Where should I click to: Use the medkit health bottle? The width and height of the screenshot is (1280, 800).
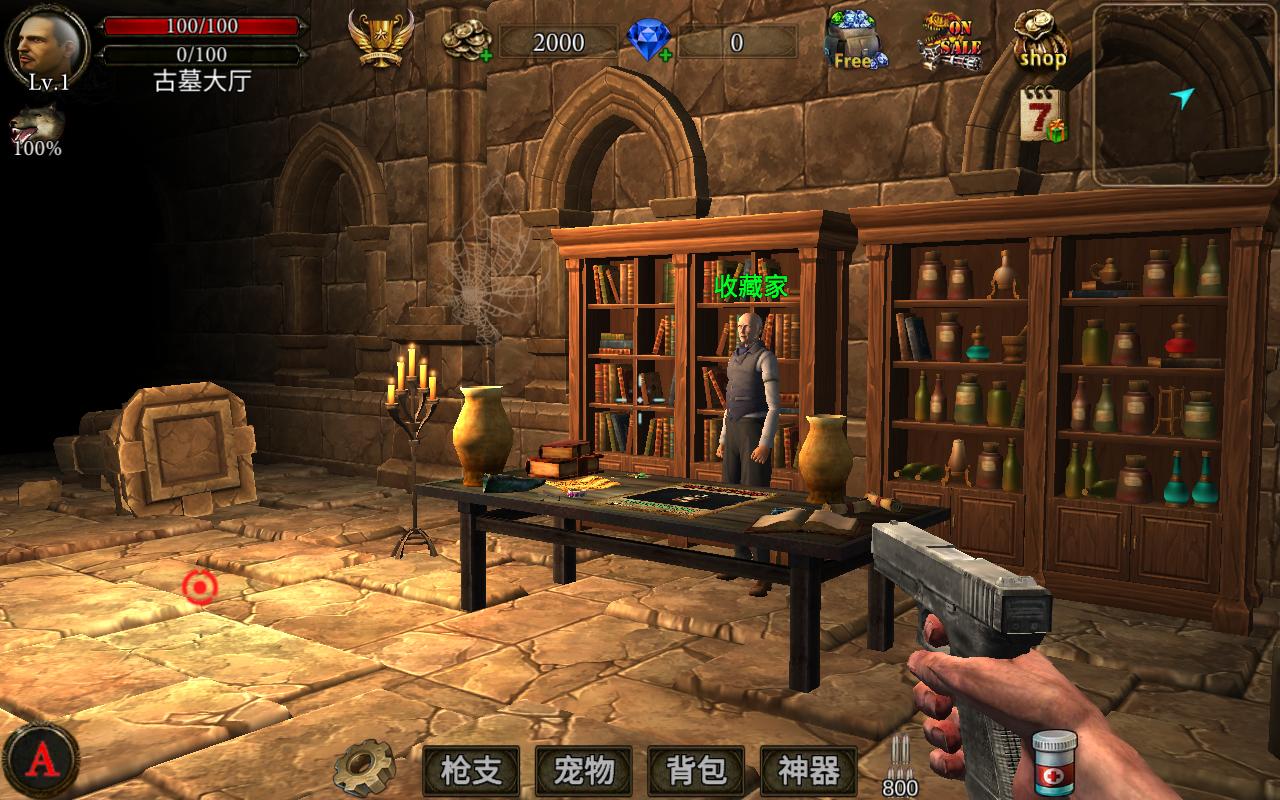click(x=1054, y=763)
